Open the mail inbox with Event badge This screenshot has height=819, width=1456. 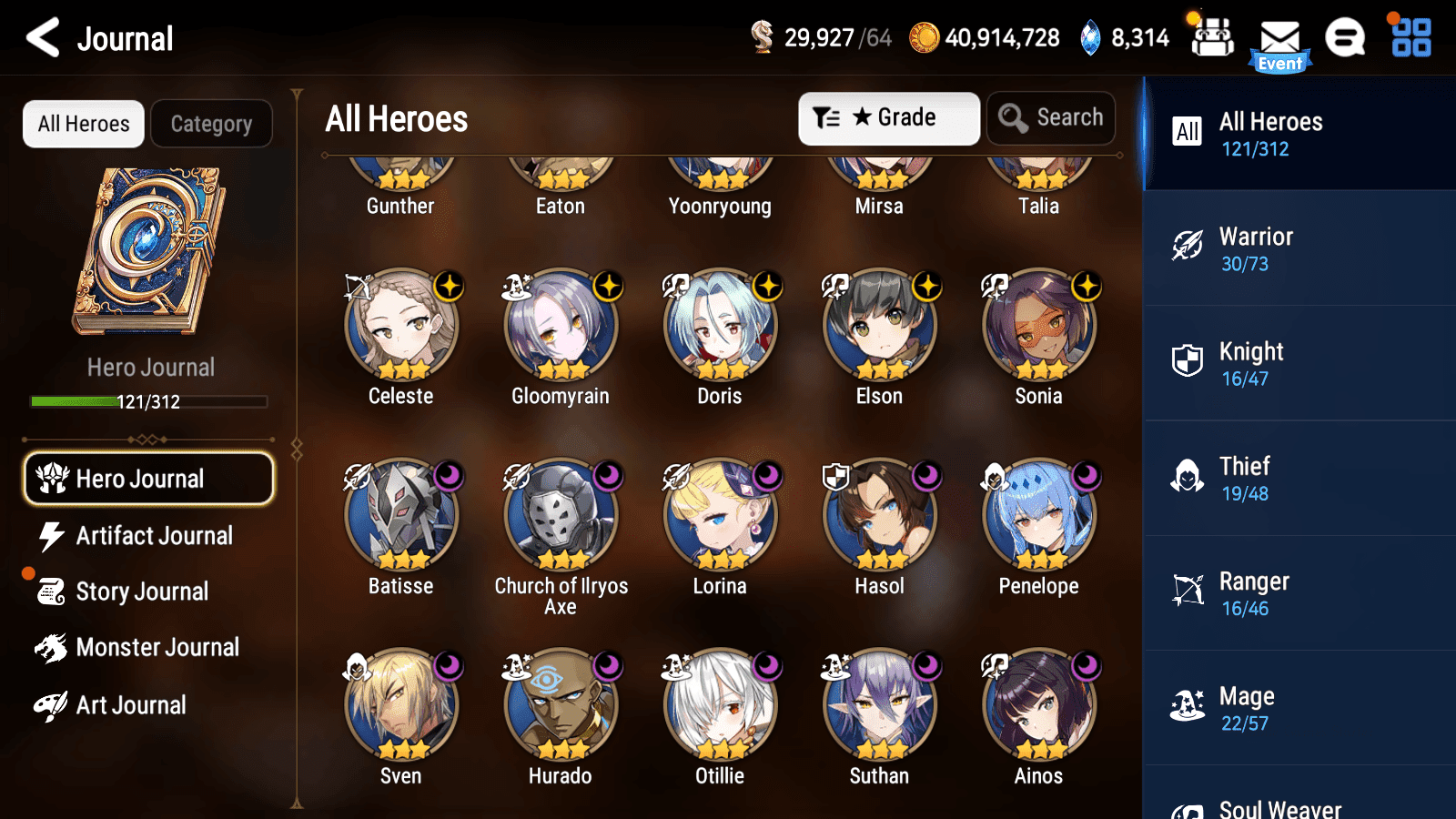(1279, 38)
